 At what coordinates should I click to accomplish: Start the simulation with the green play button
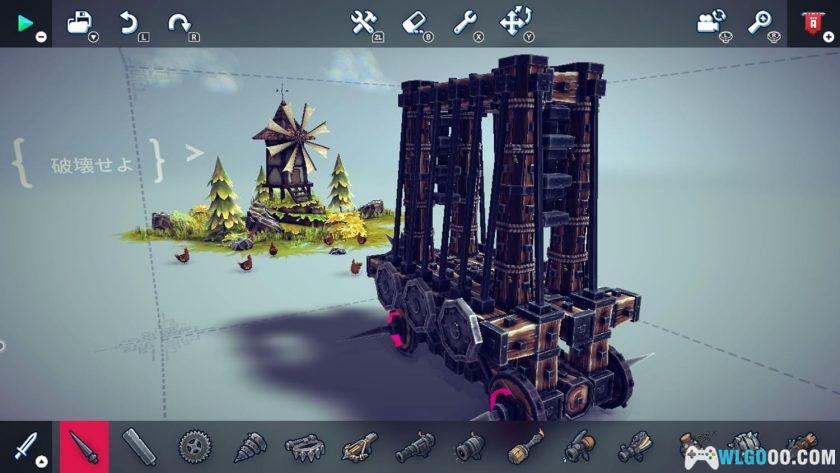[25, 22]
